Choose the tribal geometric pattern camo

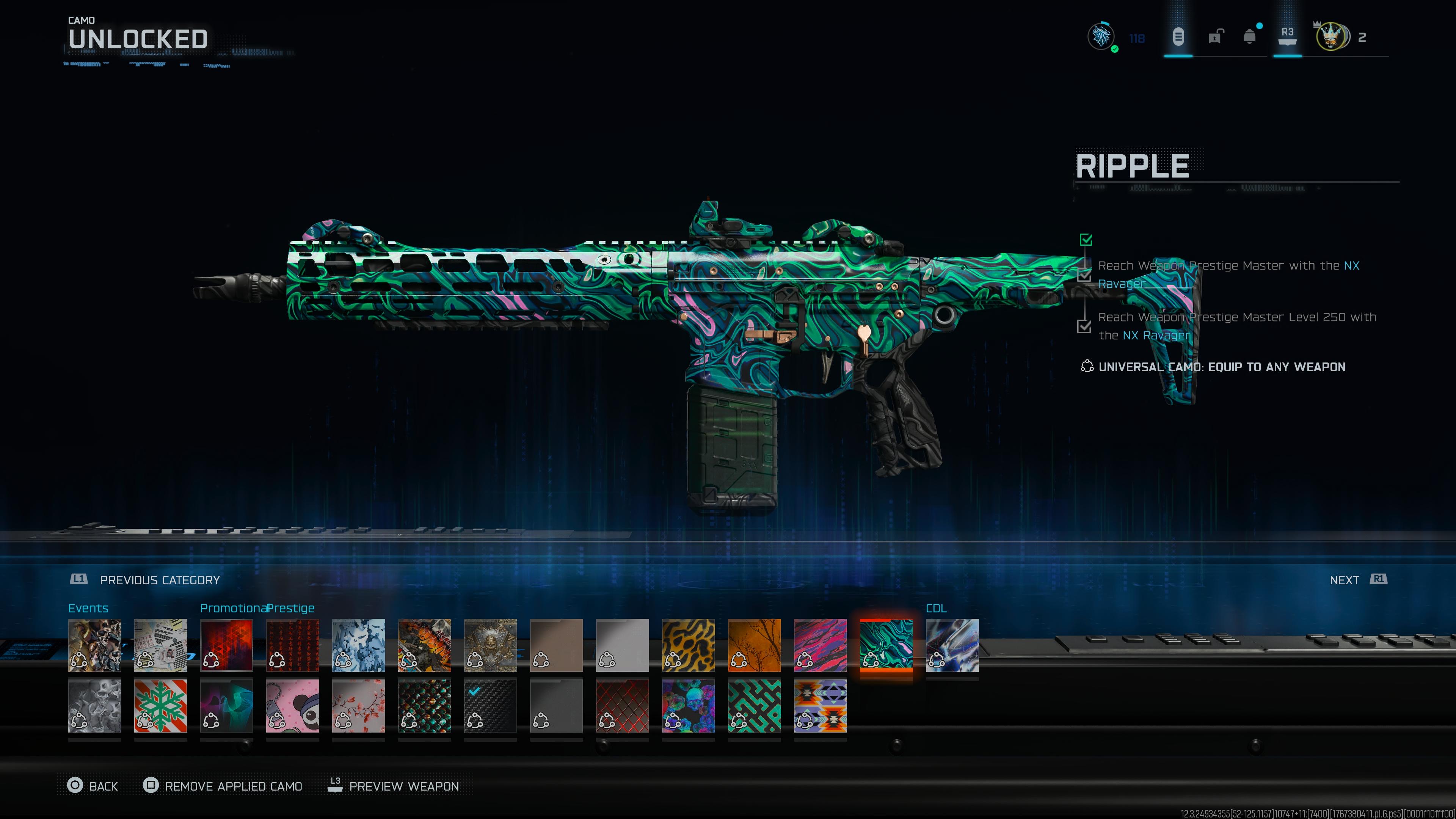tap(820, 706)
